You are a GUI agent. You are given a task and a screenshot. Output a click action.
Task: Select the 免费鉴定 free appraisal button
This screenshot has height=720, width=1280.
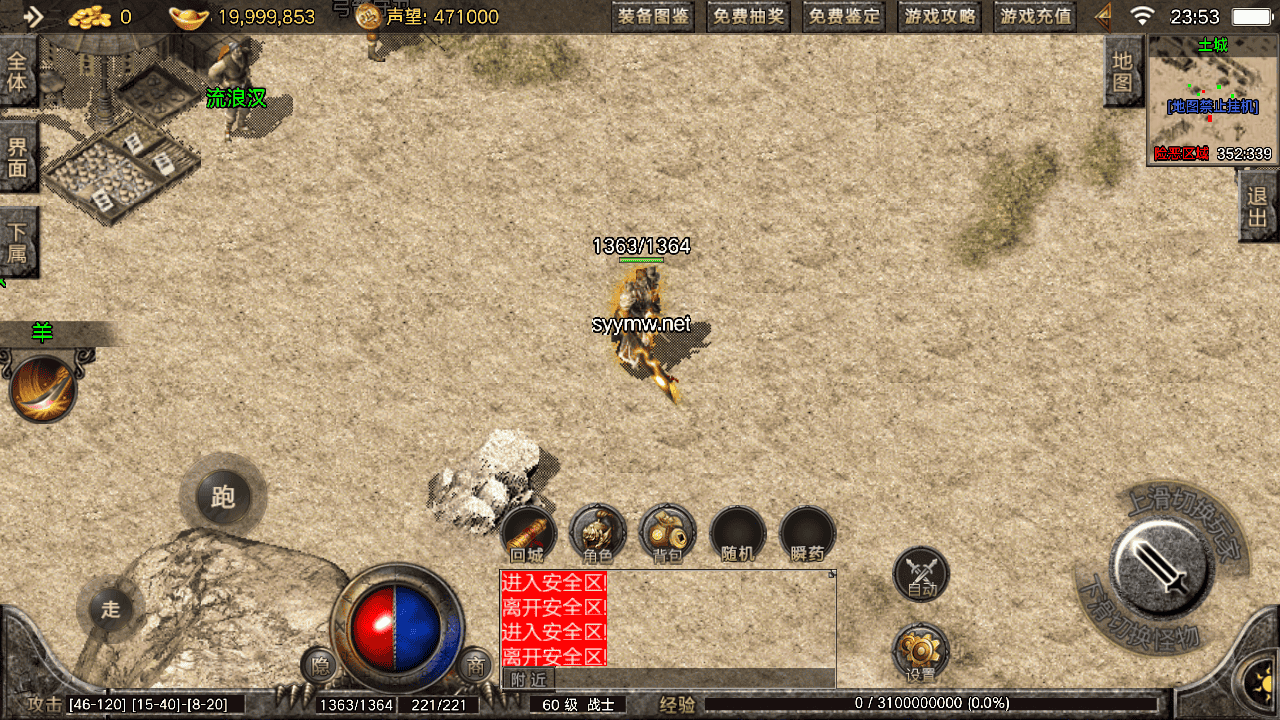[x=844, y=16]
